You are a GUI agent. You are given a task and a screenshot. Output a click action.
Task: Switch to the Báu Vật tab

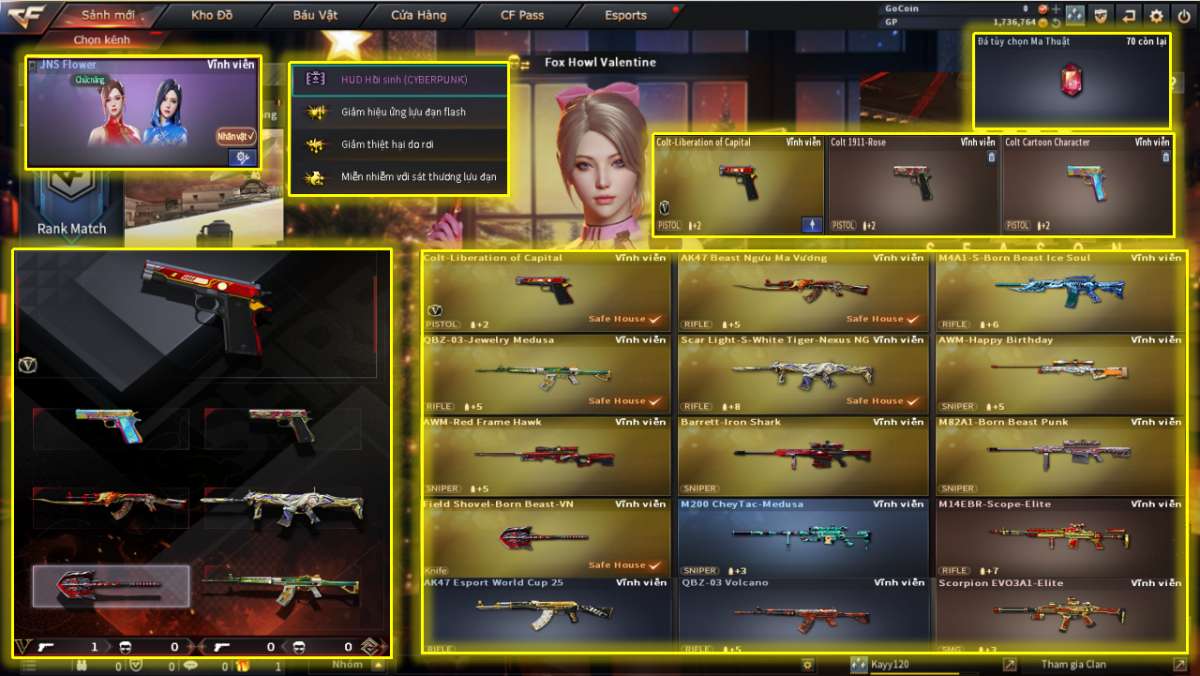coord(316,15)
